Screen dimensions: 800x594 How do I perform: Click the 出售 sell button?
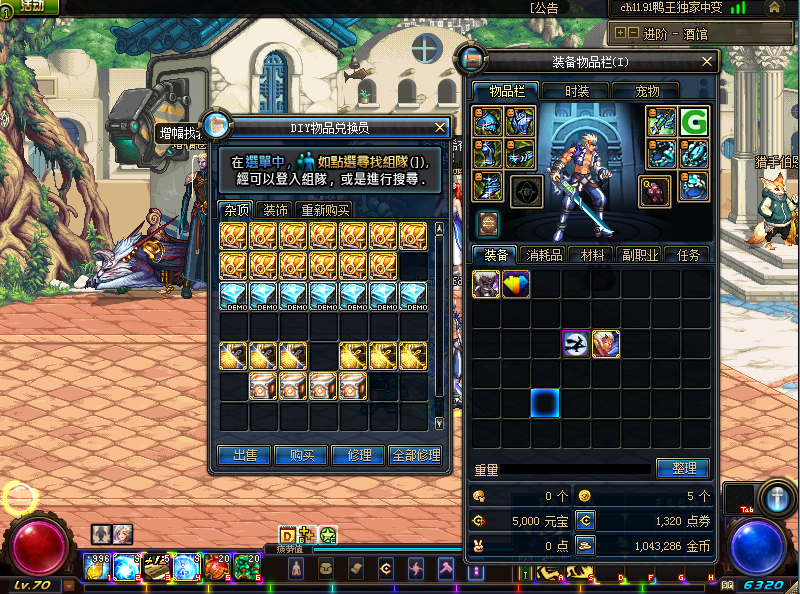[243, 455]
